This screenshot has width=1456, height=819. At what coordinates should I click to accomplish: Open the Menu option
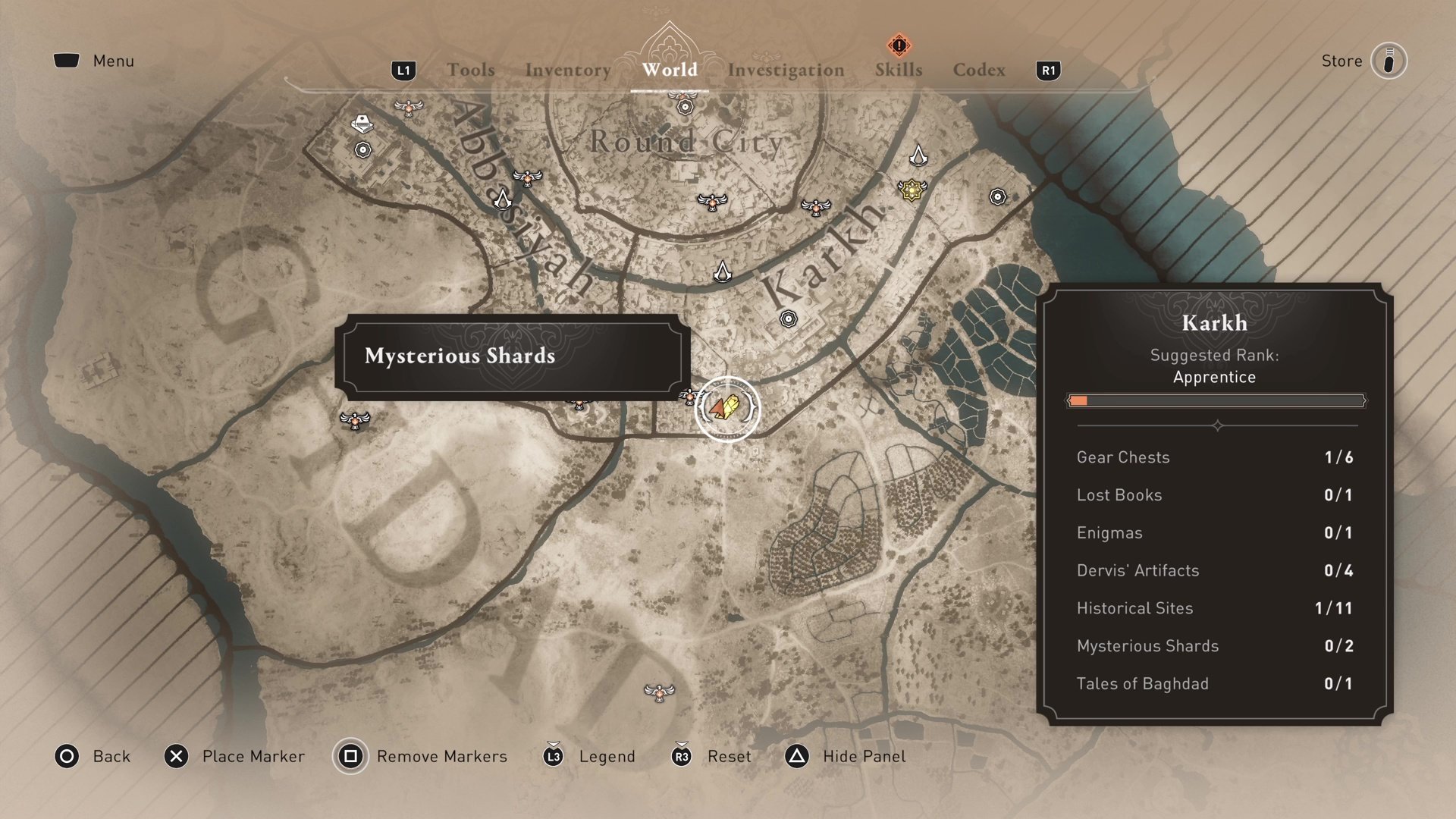tap(95, 61)
